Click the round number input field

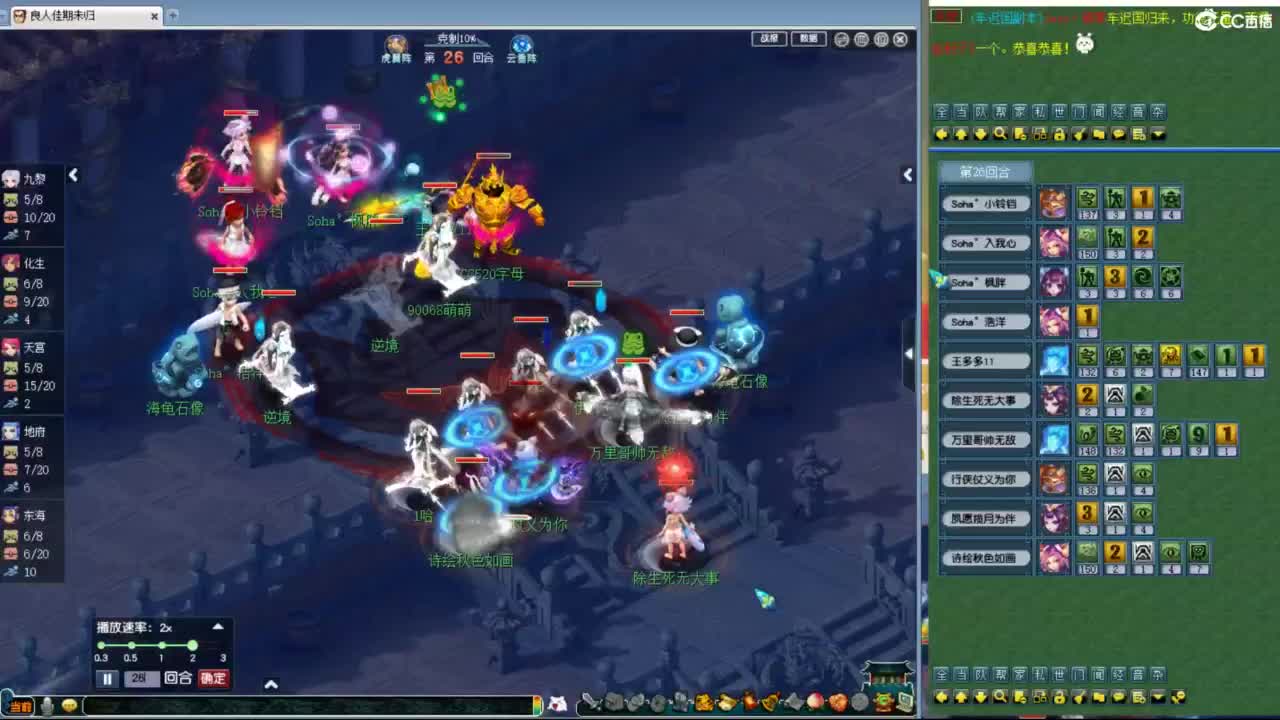coord(144,679)
